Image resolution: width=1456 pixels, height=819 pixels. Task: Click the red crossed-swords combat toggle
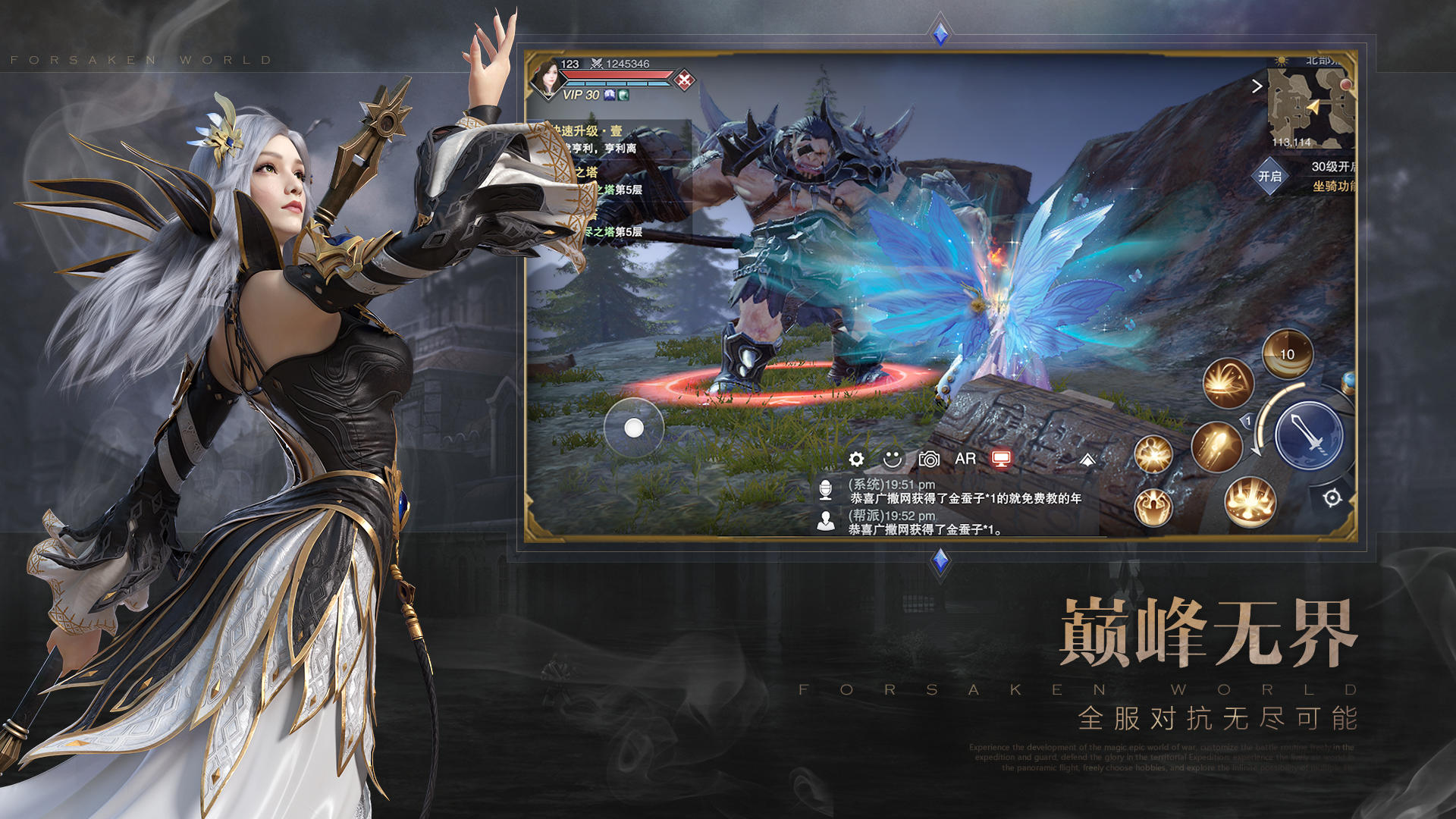pyautogui.click(x=686, y=81)
